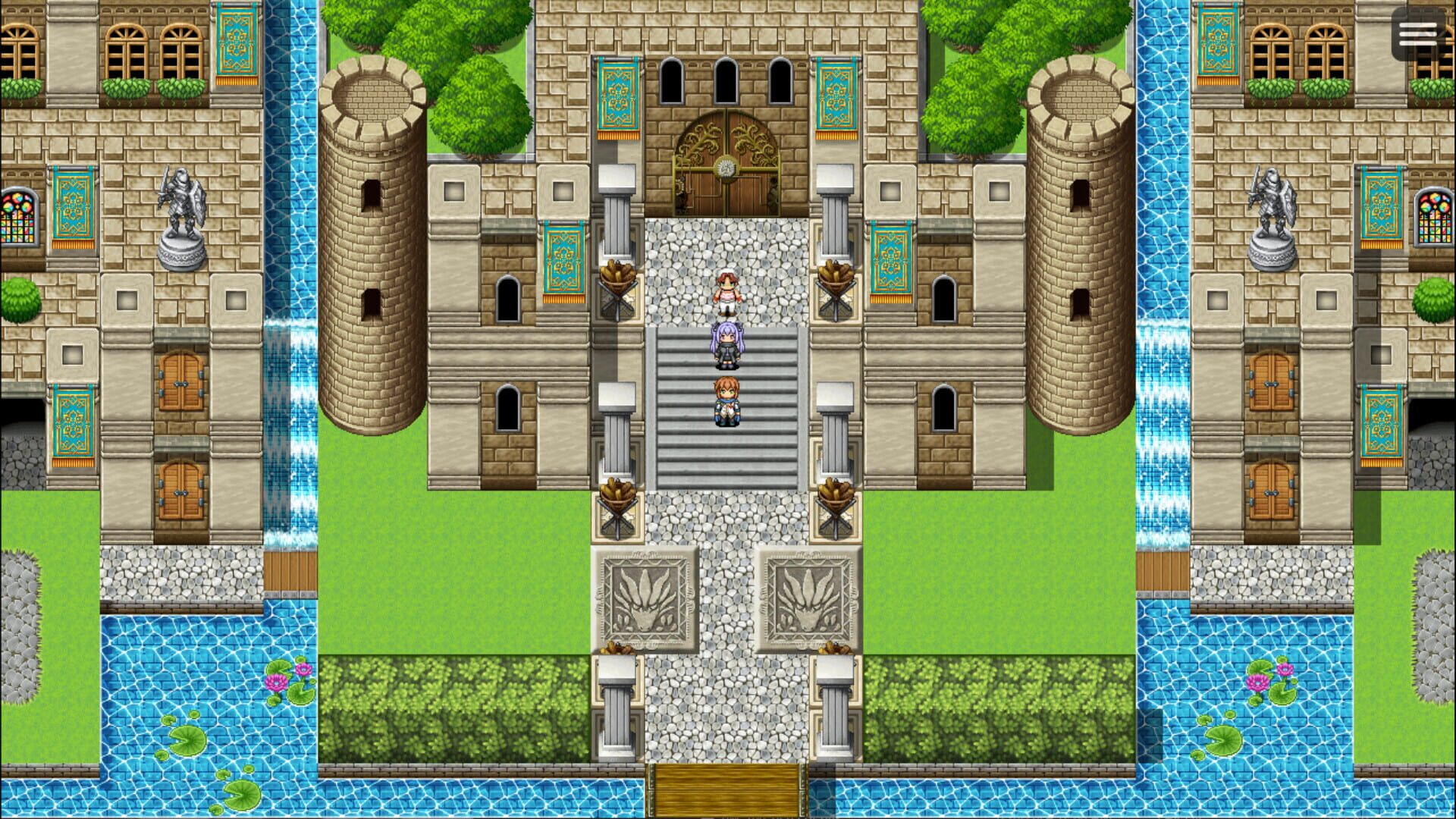
Task: Select the red-haired character at the top
Action: click(x=726, y=292)
